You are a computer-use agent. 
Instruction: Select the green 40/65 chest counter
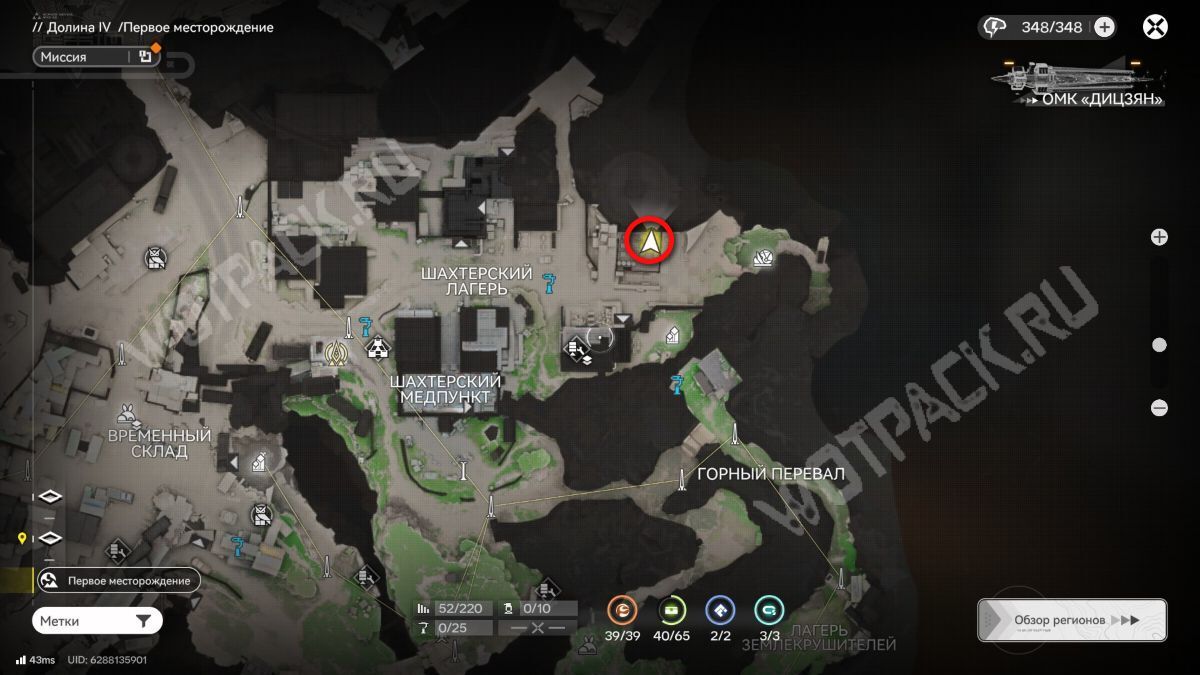(672, 609)
